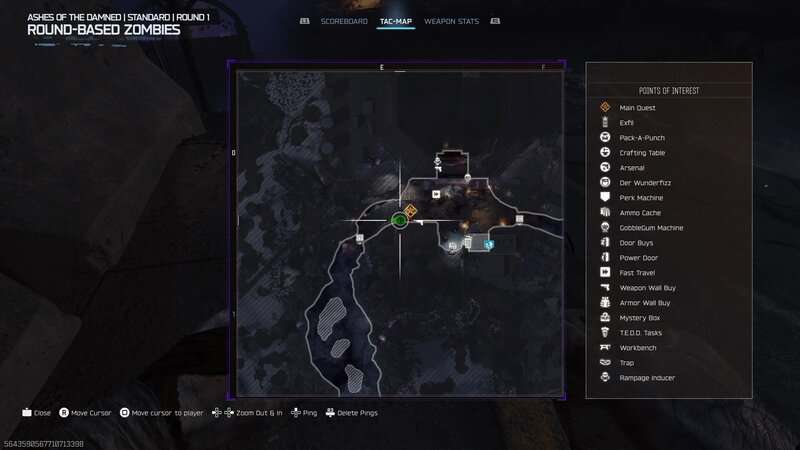Screen dimensions: 800x450
Task: Click the Power Door legend entry
Action: click(638, 258)
